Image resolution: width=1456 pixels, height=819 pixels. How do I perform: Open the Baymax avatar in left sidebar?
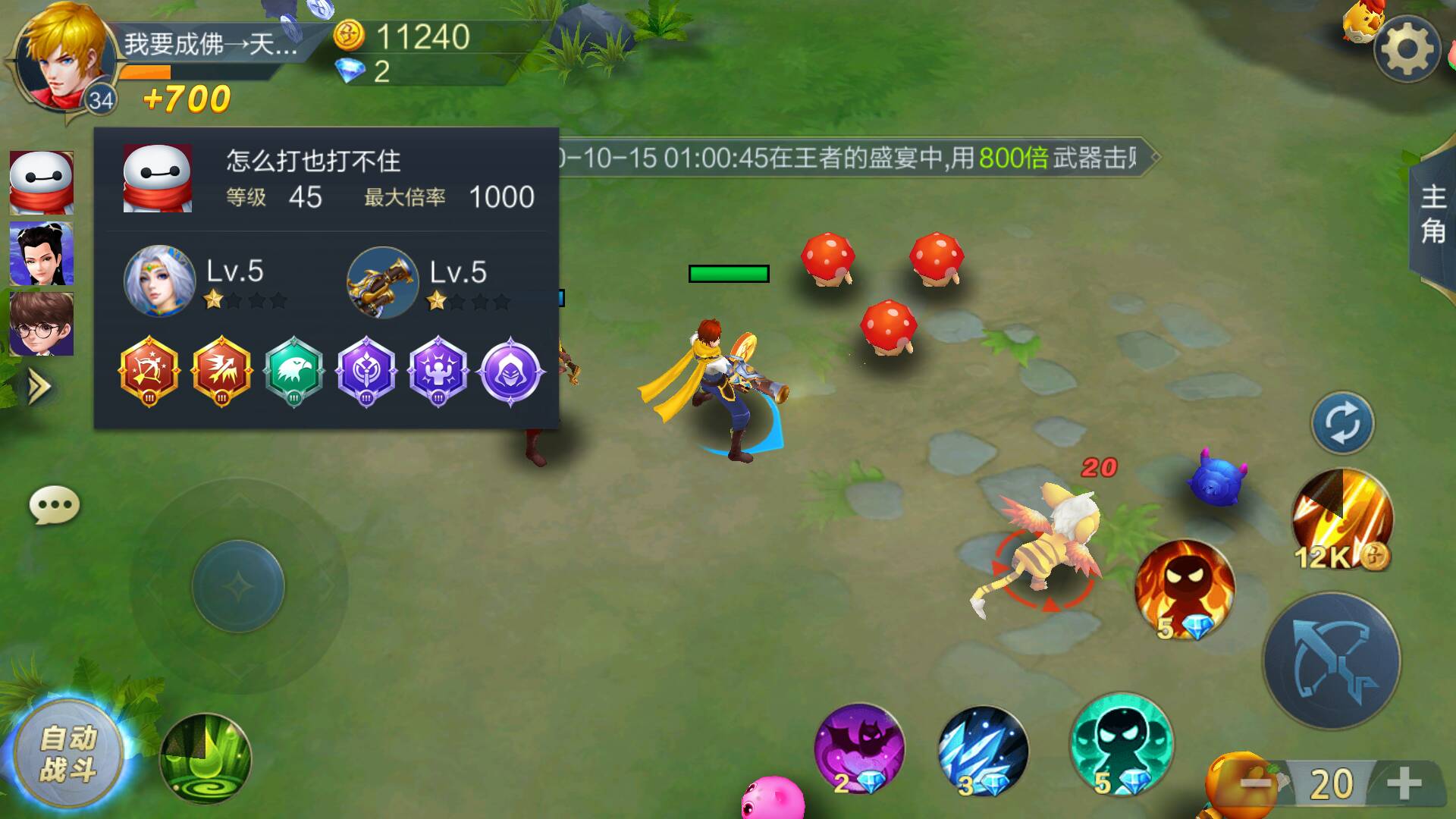click(x=42, y=181)
